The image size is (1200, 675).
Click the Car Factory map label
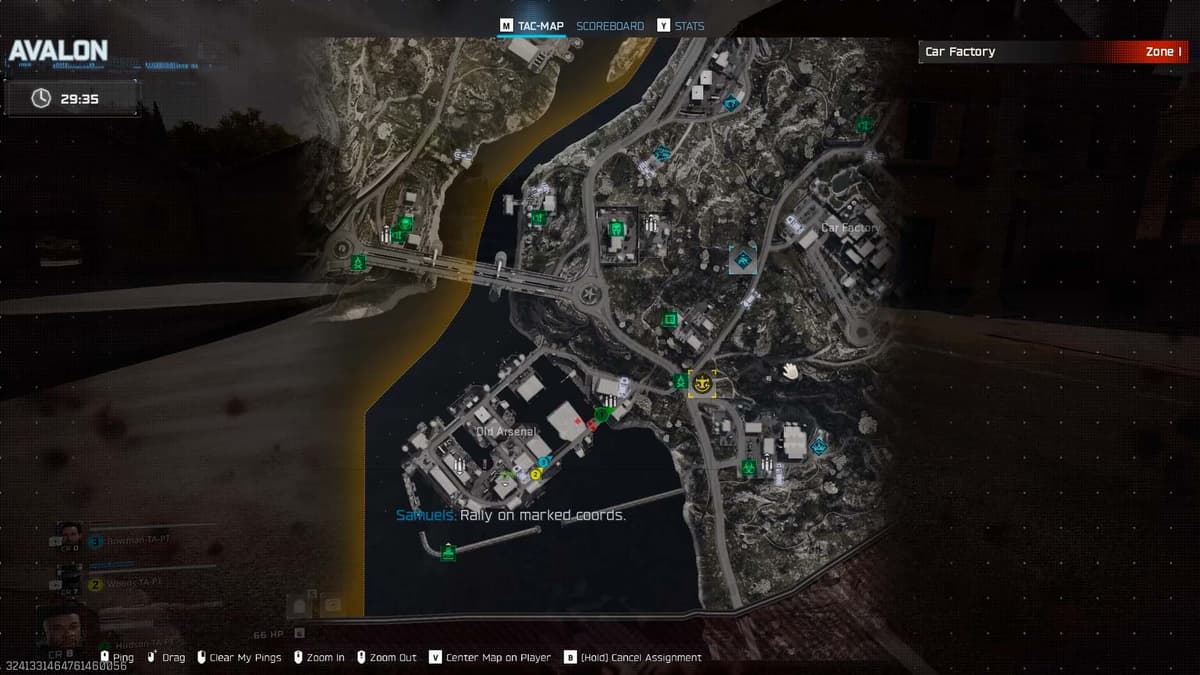[850, 228]
